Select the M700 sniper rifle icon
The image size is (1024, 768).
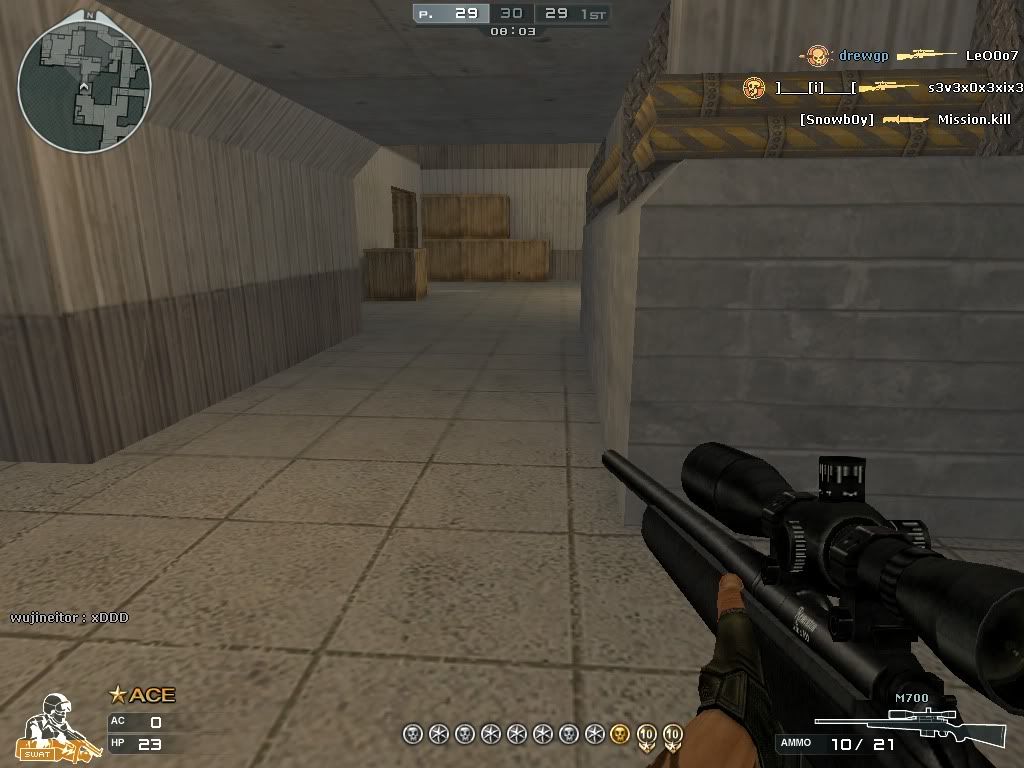(x=908, y=726)
